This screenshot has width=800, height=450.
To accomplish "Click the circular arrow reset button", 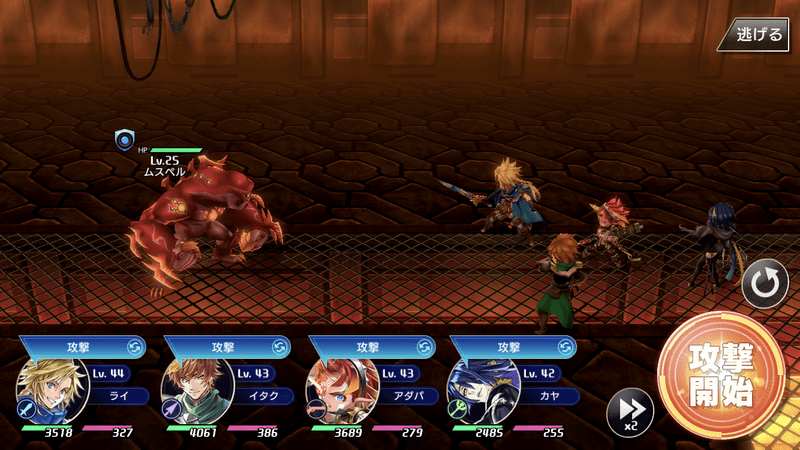I will click(x=765, y=283).
